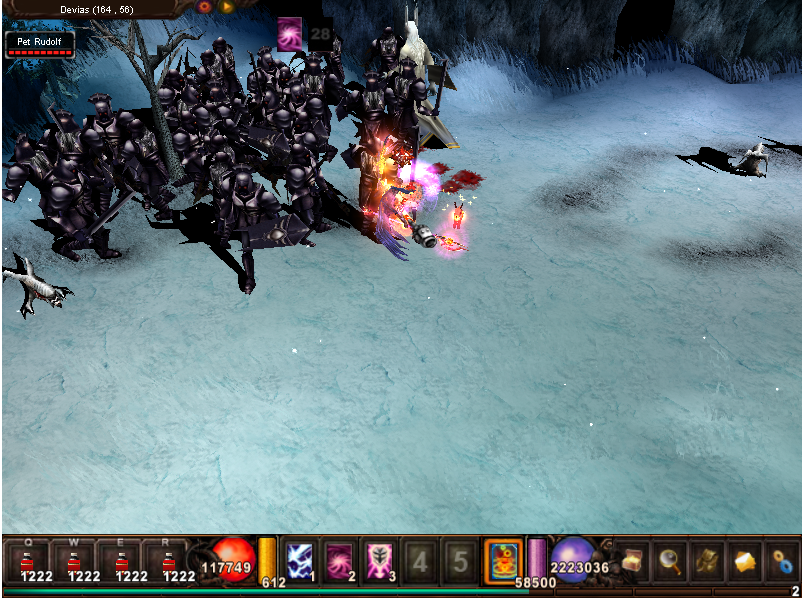Image resolution: width=802 pixels, height=598 pixels.
Task: Open the inventory bag icon
Action: tap(706, 561)
